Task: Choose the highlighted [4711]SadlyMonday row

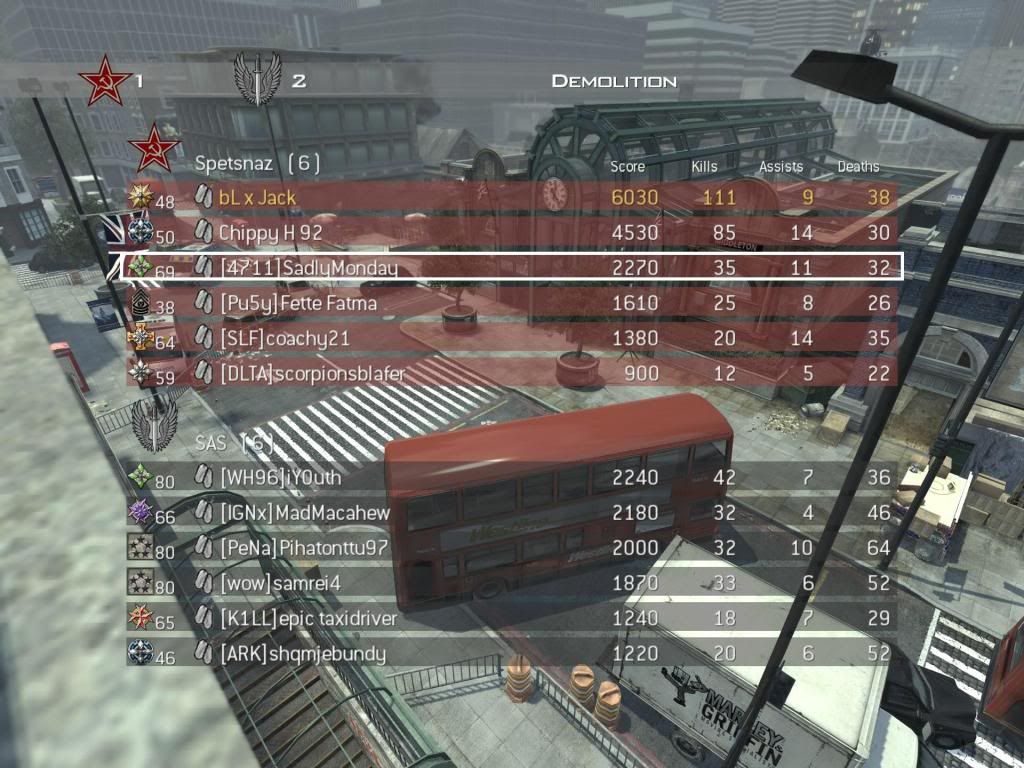Action: (510, 267)
